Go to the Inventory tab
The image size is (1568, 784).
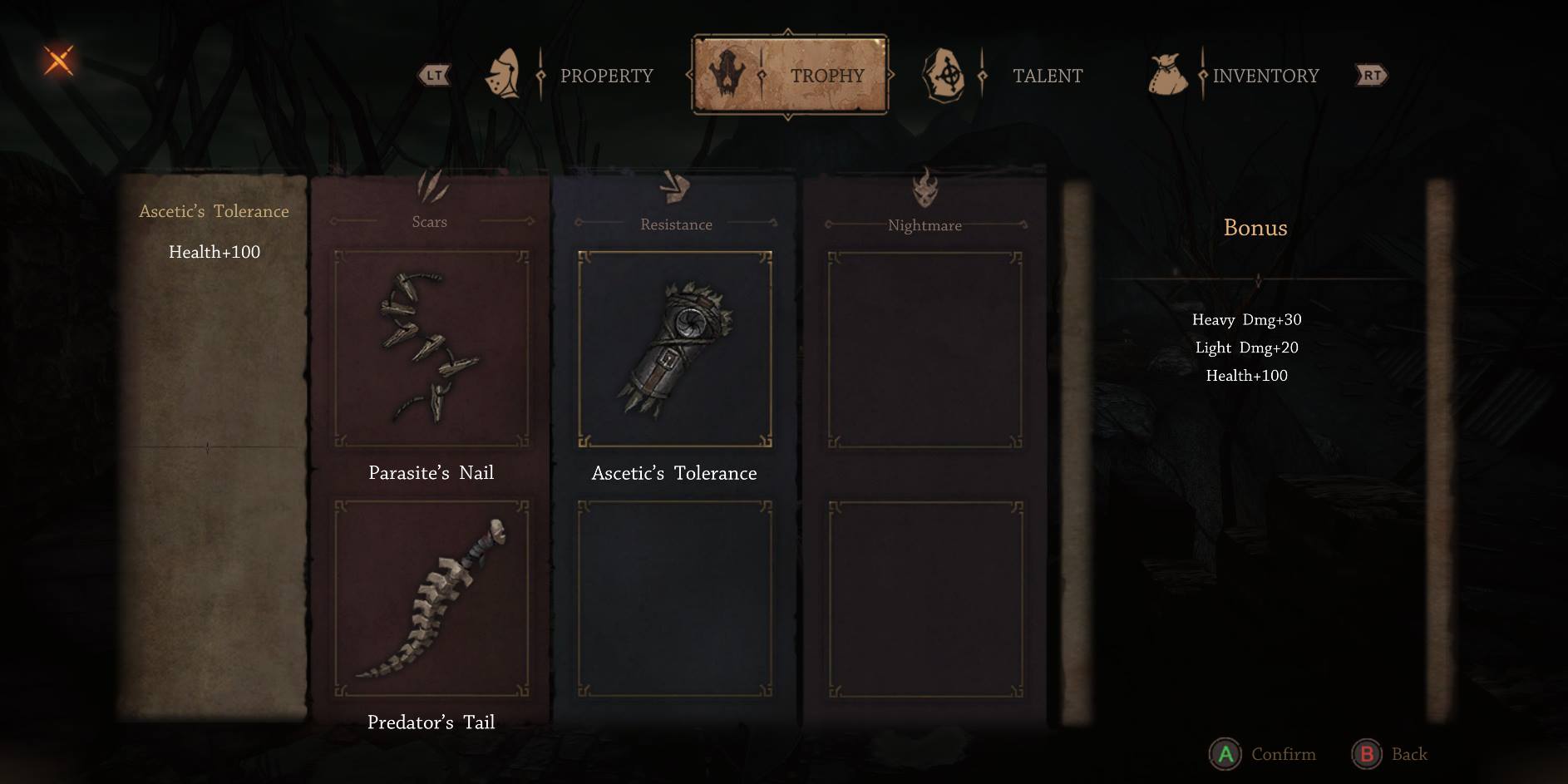pos(1264,76)
